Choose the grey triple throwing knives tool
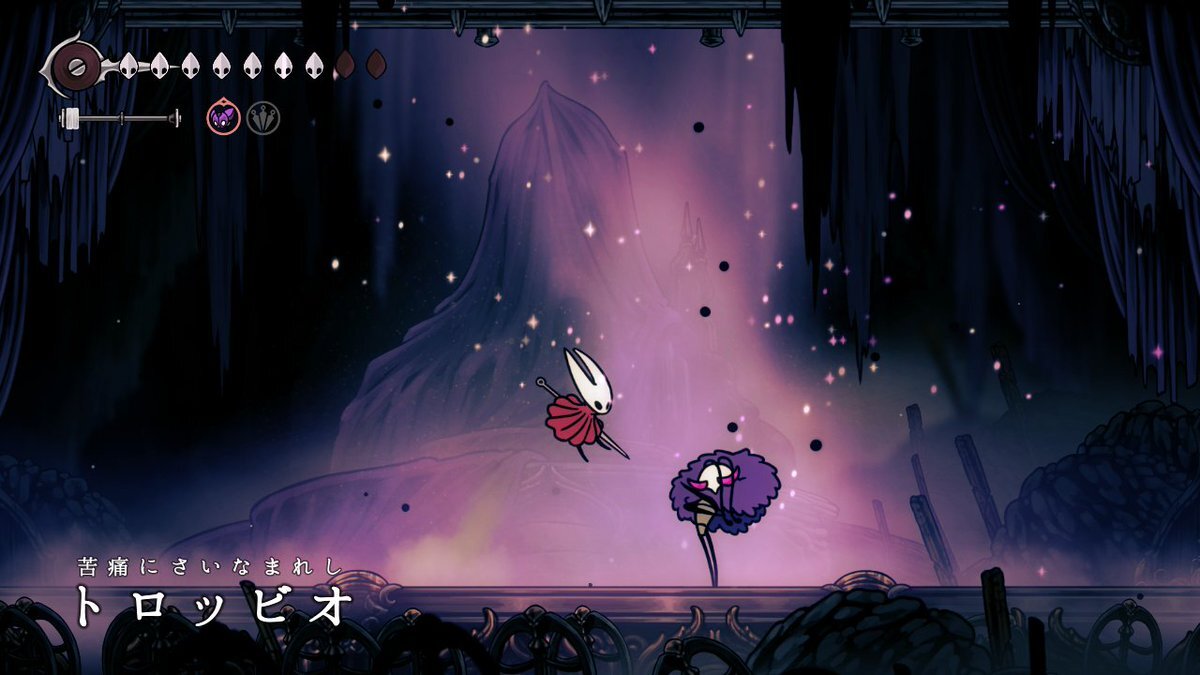Viewport: 1200px width, 675px height. click(264, 118)
